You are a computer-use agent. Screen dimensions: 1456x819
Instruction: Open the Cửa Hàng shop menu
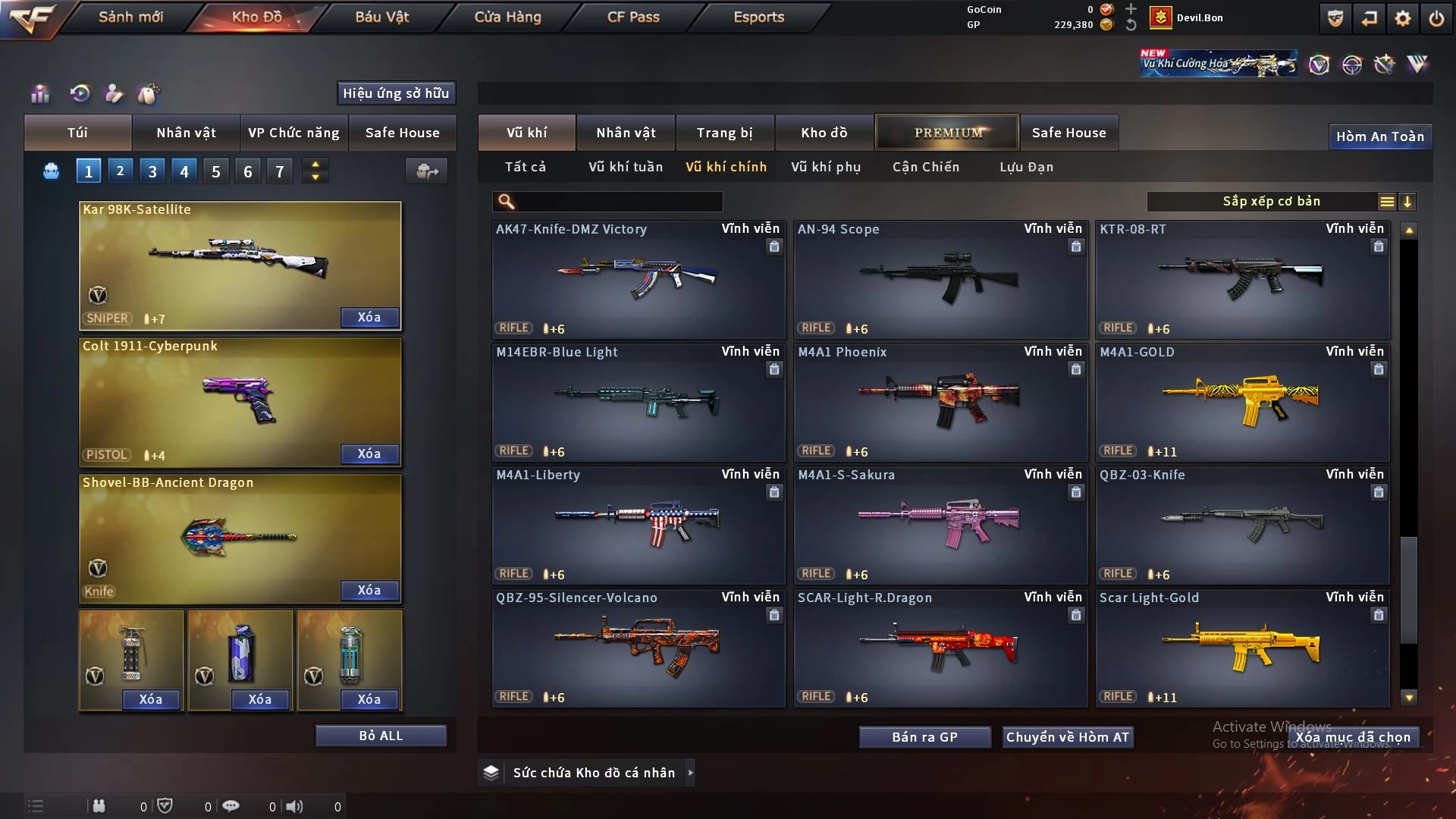(x=507, y=17)
